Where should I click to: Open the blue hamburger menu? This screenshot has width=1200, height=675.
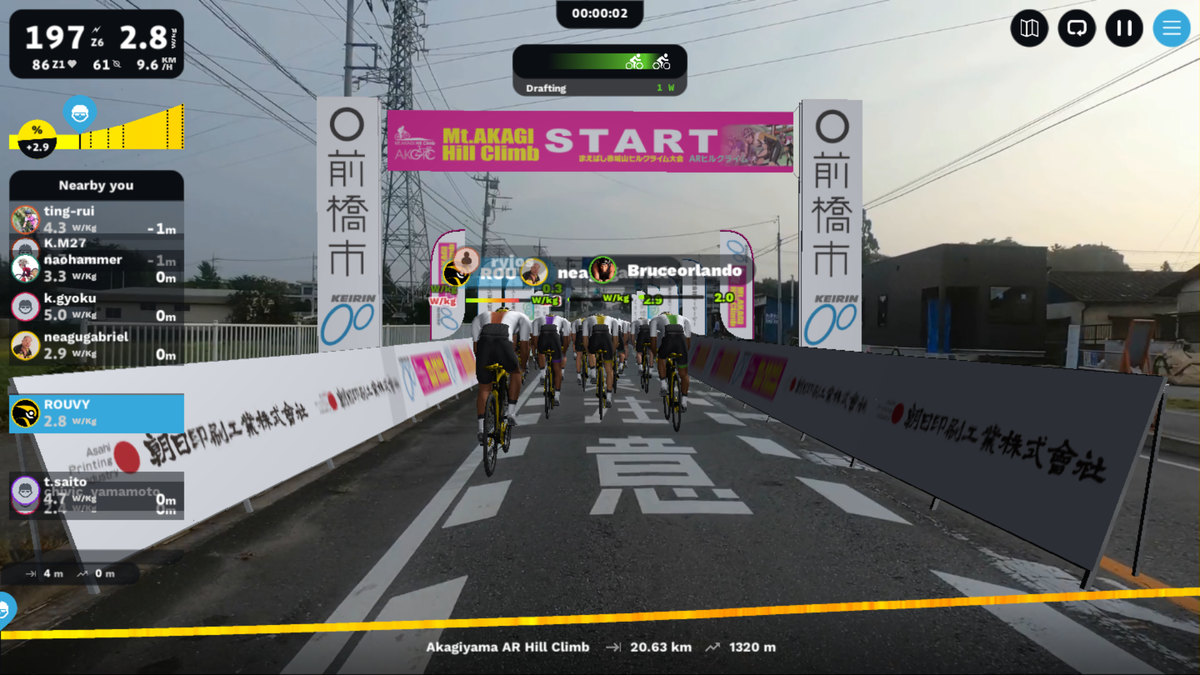coord(1171,28)
